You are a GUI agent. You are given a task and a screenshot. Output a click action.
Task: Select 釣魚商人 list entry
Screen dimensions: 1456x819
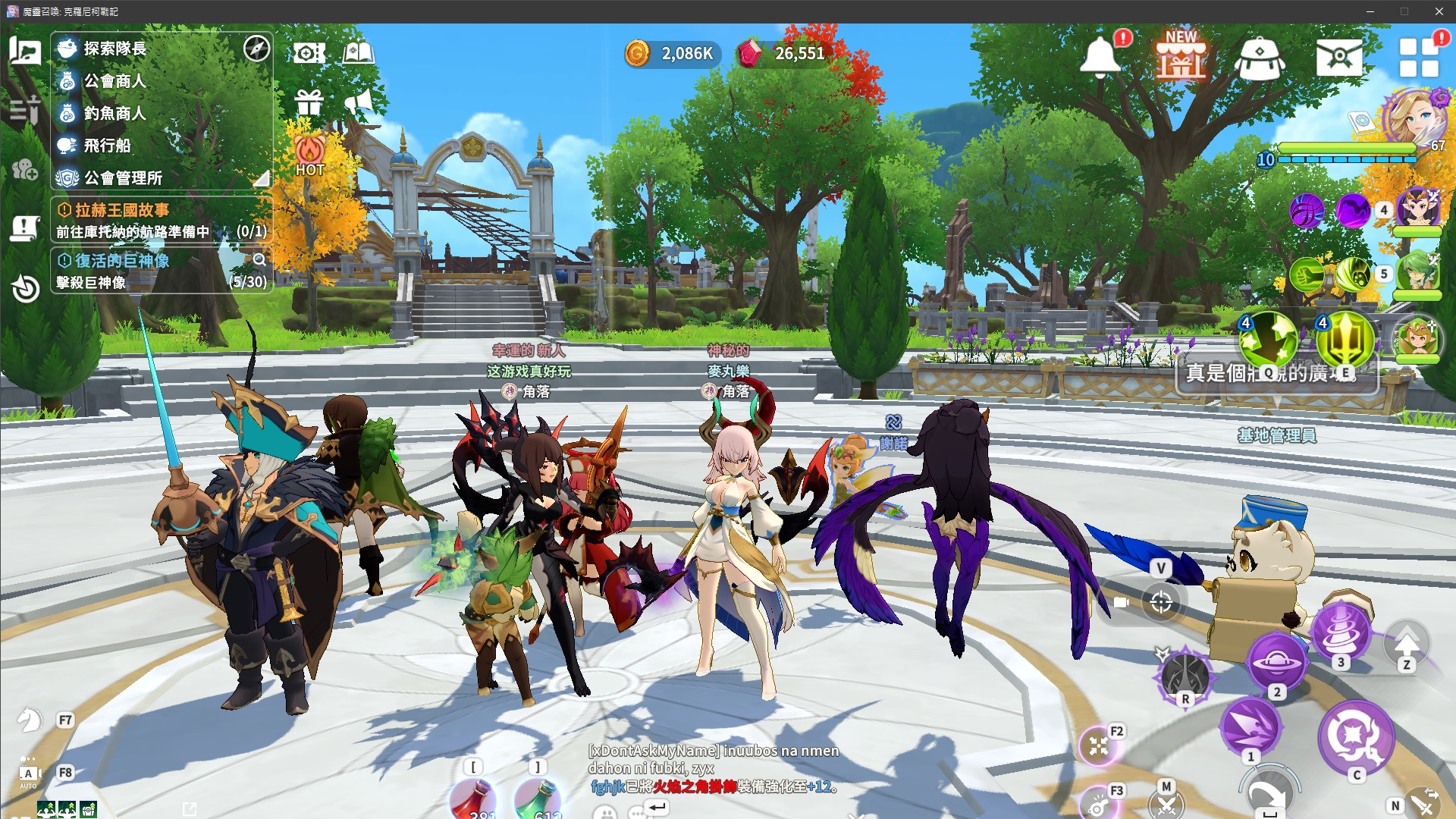tap(115, 114)
